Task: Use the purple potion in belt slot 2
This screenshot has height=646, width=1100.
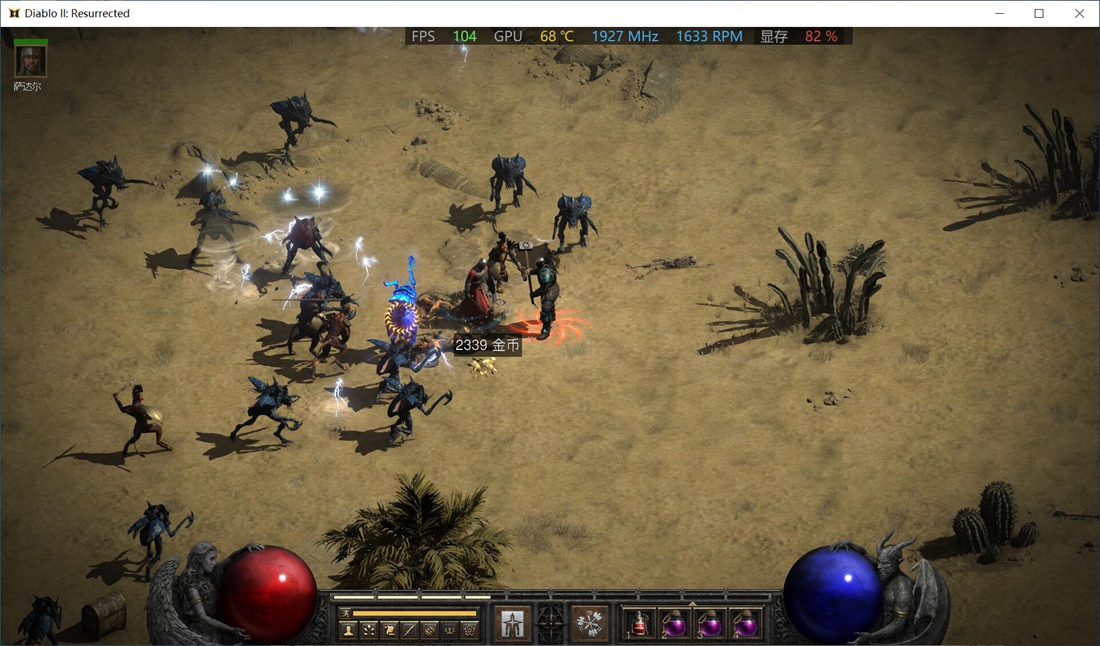Action: click(x=675, y=624)
